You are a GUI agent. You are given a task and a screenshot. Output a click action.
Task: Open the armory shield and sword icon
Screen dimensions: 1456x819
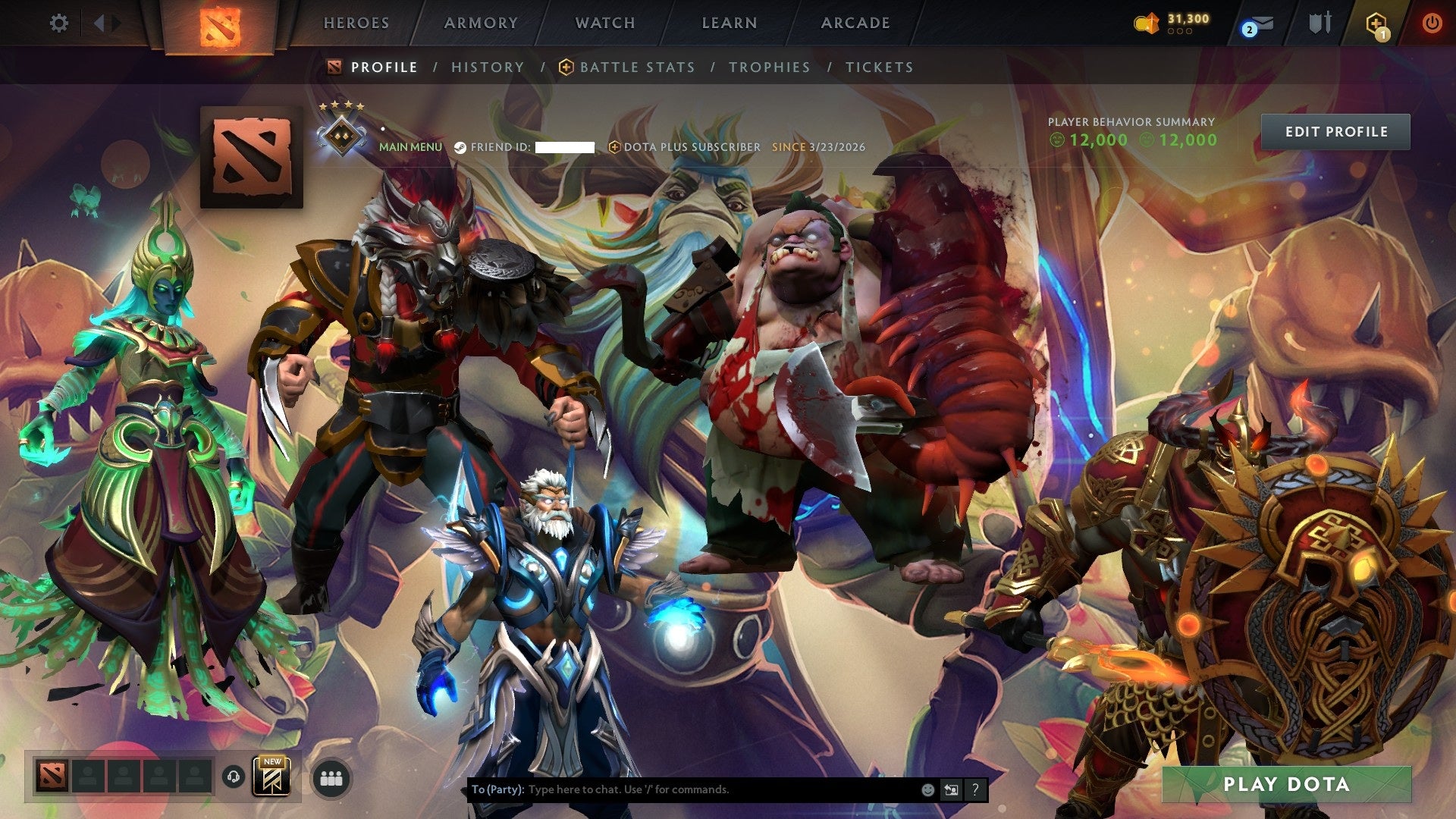tap(1319, 23)
